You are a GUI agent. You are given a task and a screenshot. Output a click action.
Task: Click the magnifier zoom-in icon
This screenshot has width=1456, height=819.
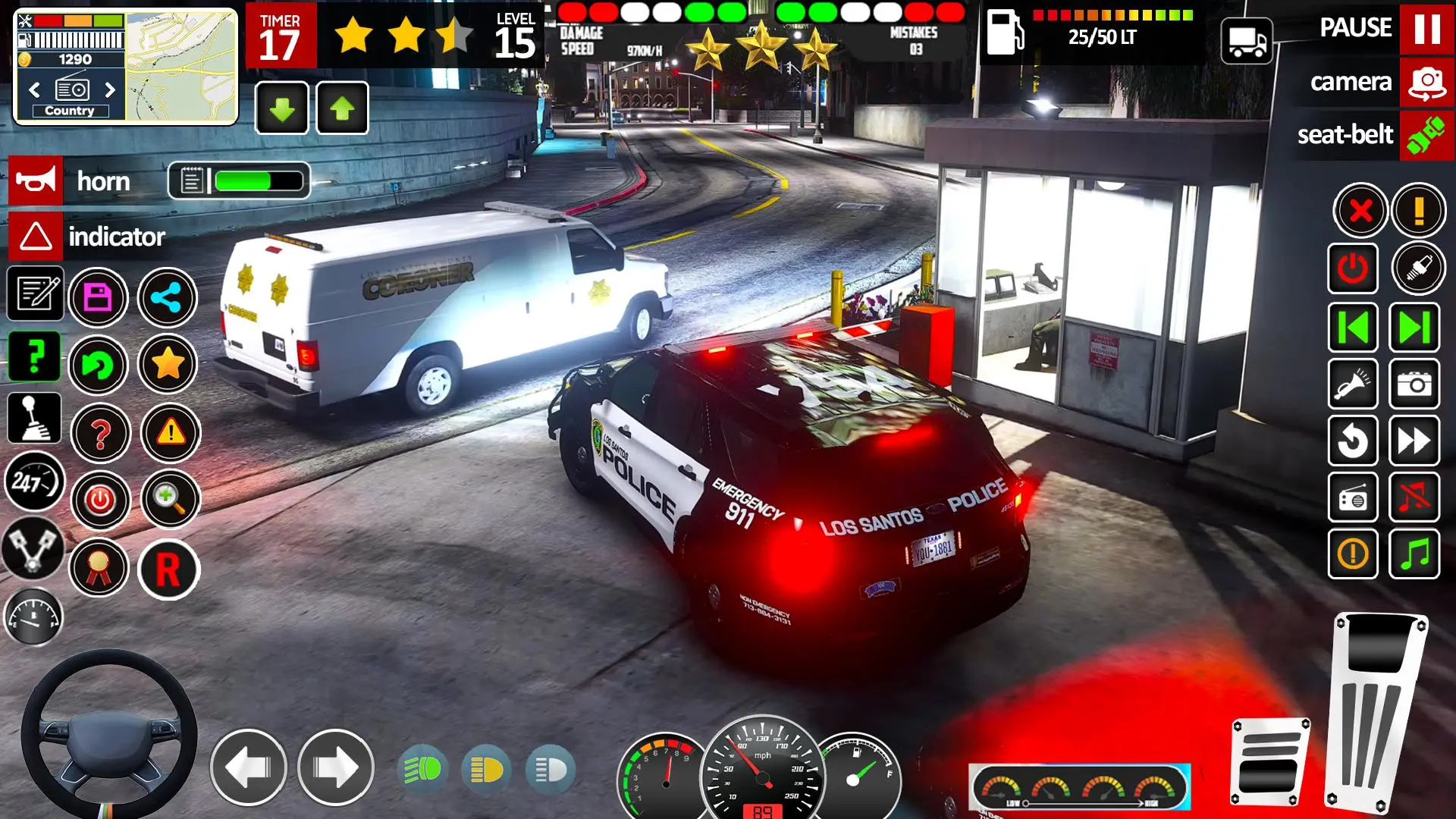[x=170, y=500]
